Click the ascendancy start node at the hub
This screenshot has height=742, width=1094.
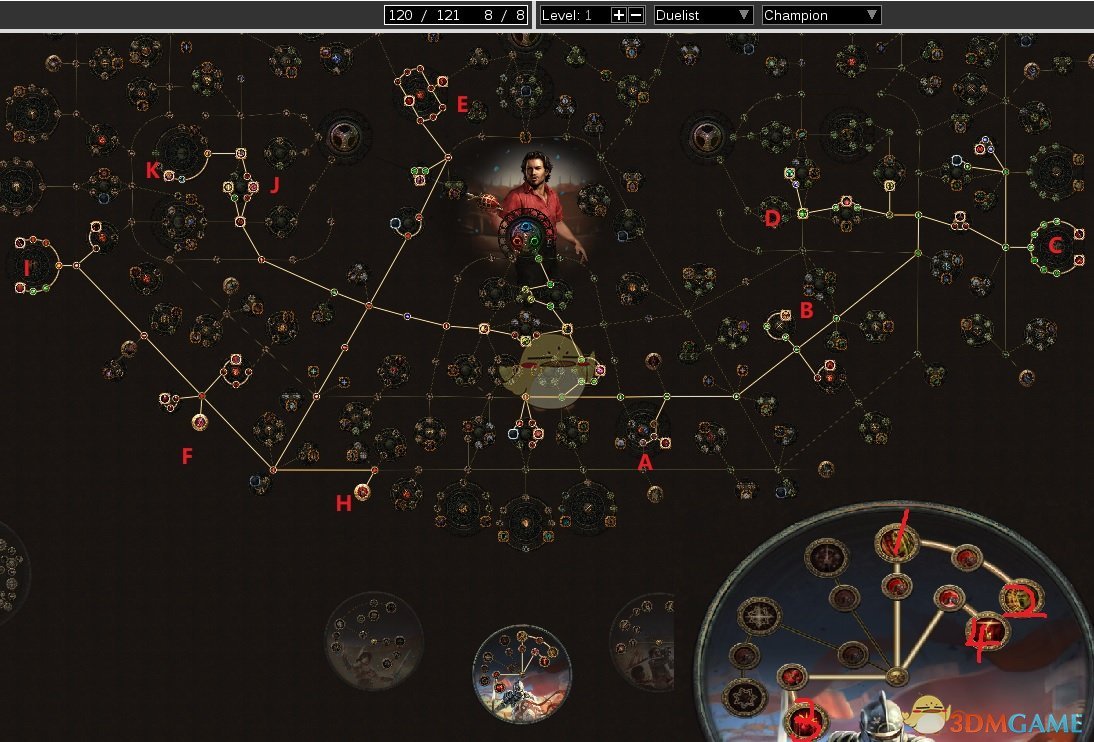[896, 677]
